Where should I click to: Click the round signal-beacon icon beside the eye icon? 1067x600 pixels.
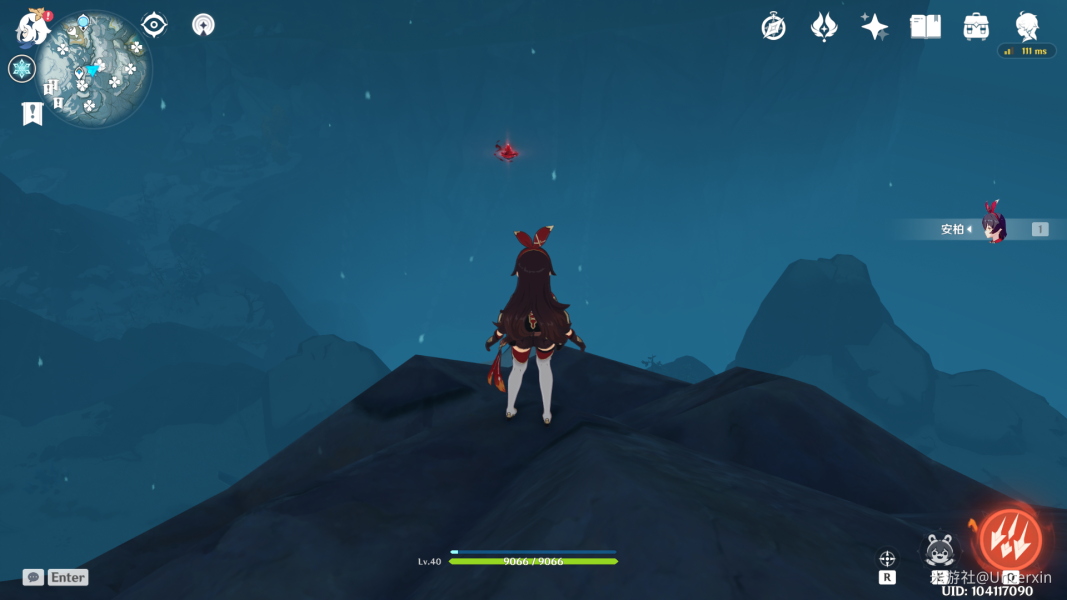(204, 25)
